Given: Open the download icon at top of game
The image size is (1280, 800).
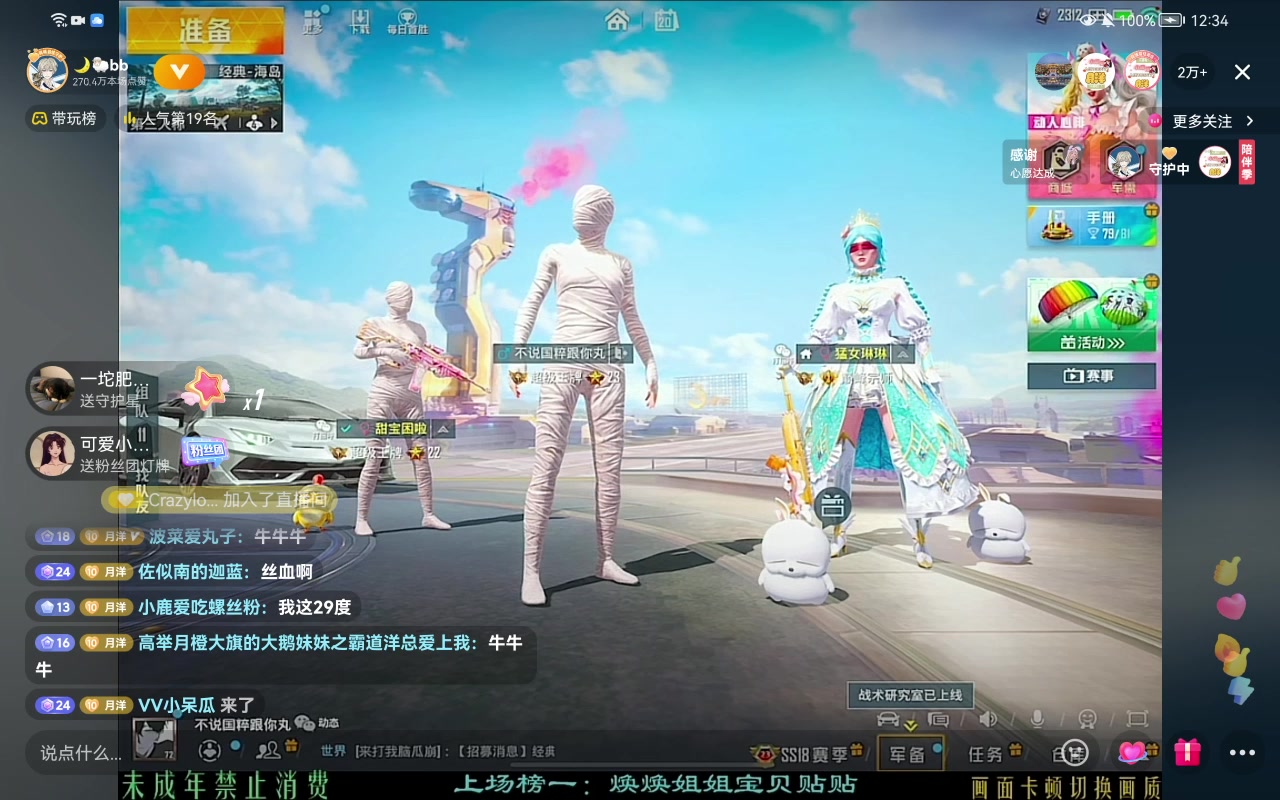Looking at the screenshot, I should point(361,18).
